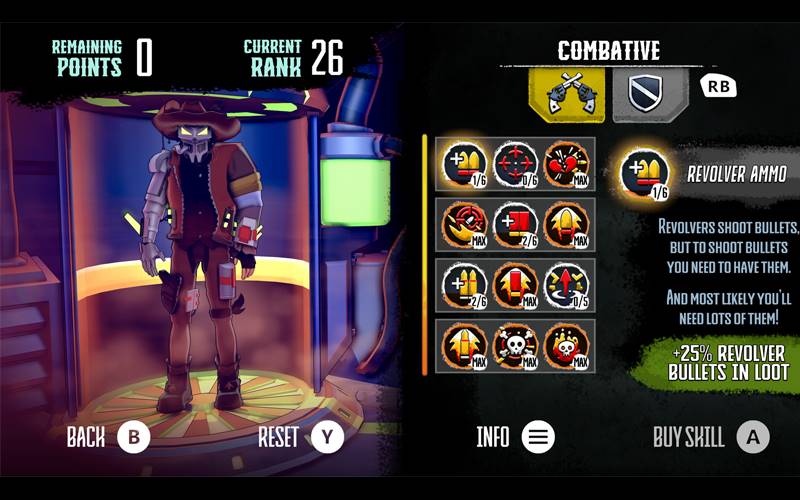The image size is (800, 500).
Task: Select Revolver Ammo skill in the skill grid
Action: click(x=463, y=163)
